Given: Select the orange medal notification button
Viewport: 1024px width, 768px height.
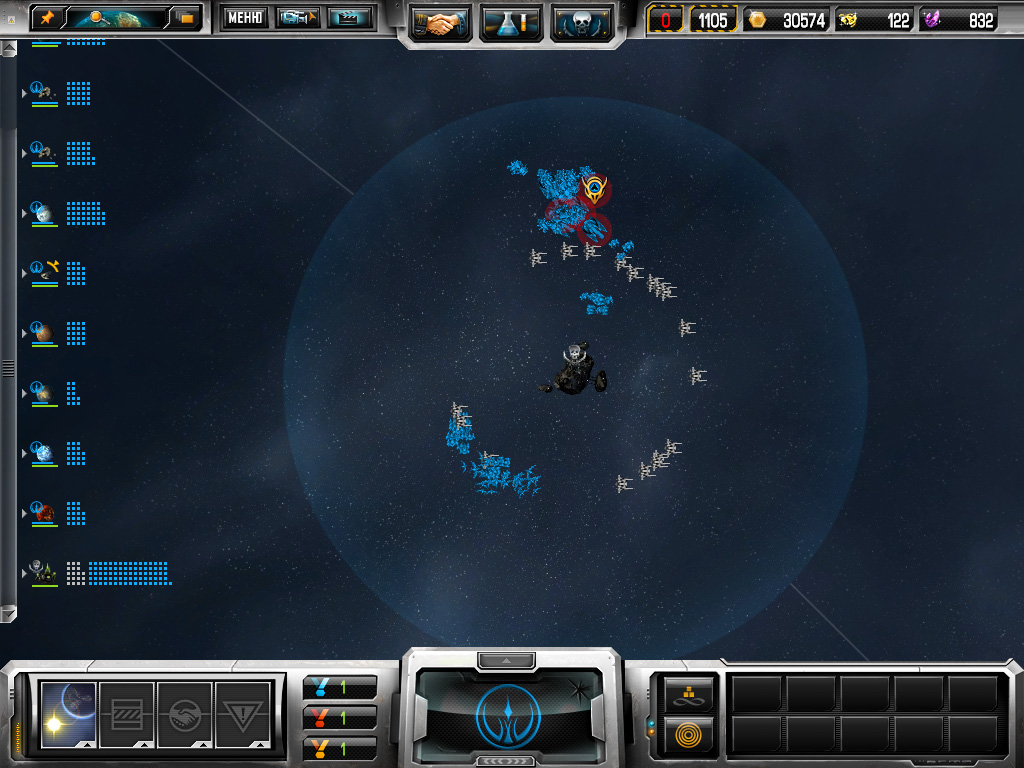Looking at the screenshot, I should coord(340,748).
